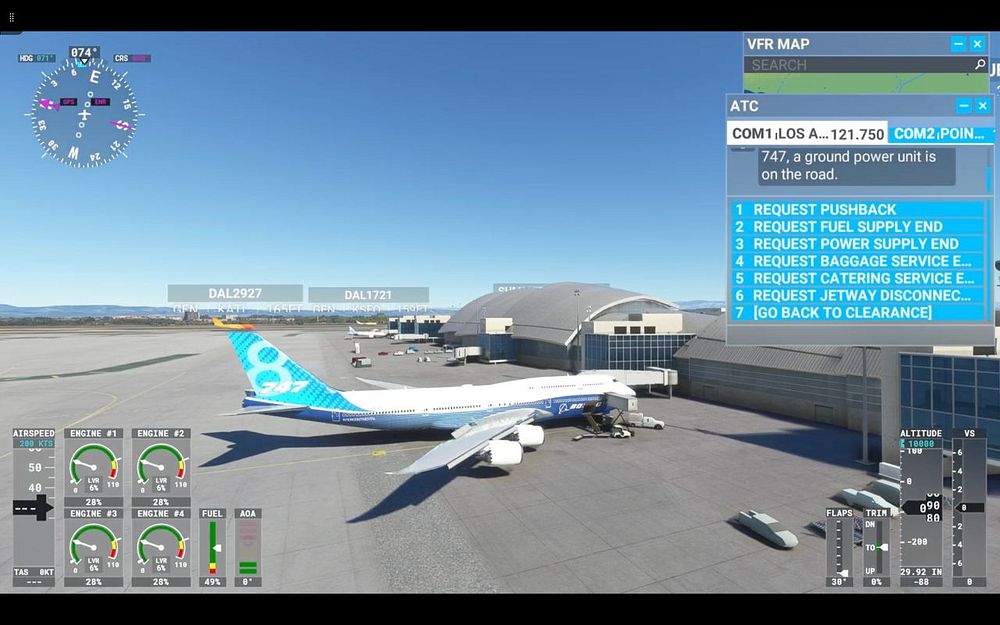The image size is (1000, 625).
Task: Close the VFR Map window
Action: 977,44
